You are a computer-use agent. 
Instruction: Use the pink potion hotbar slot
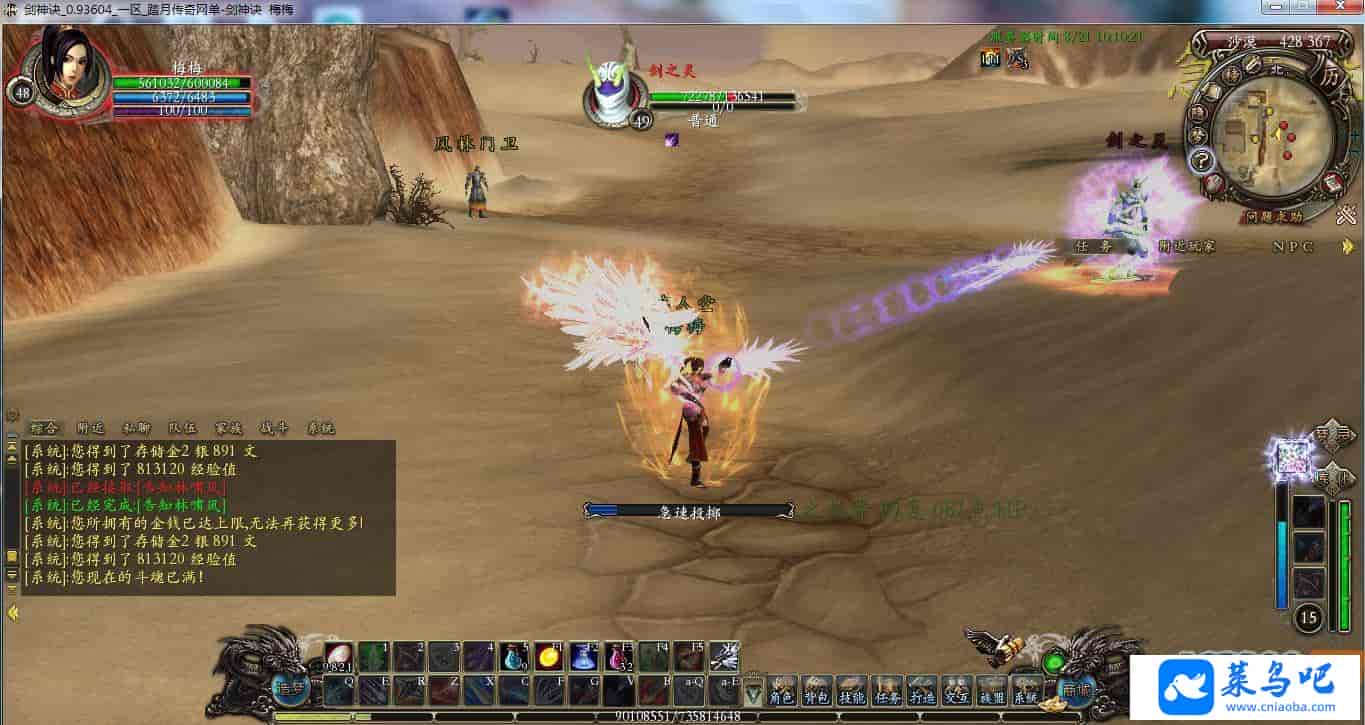pos(618,656)
